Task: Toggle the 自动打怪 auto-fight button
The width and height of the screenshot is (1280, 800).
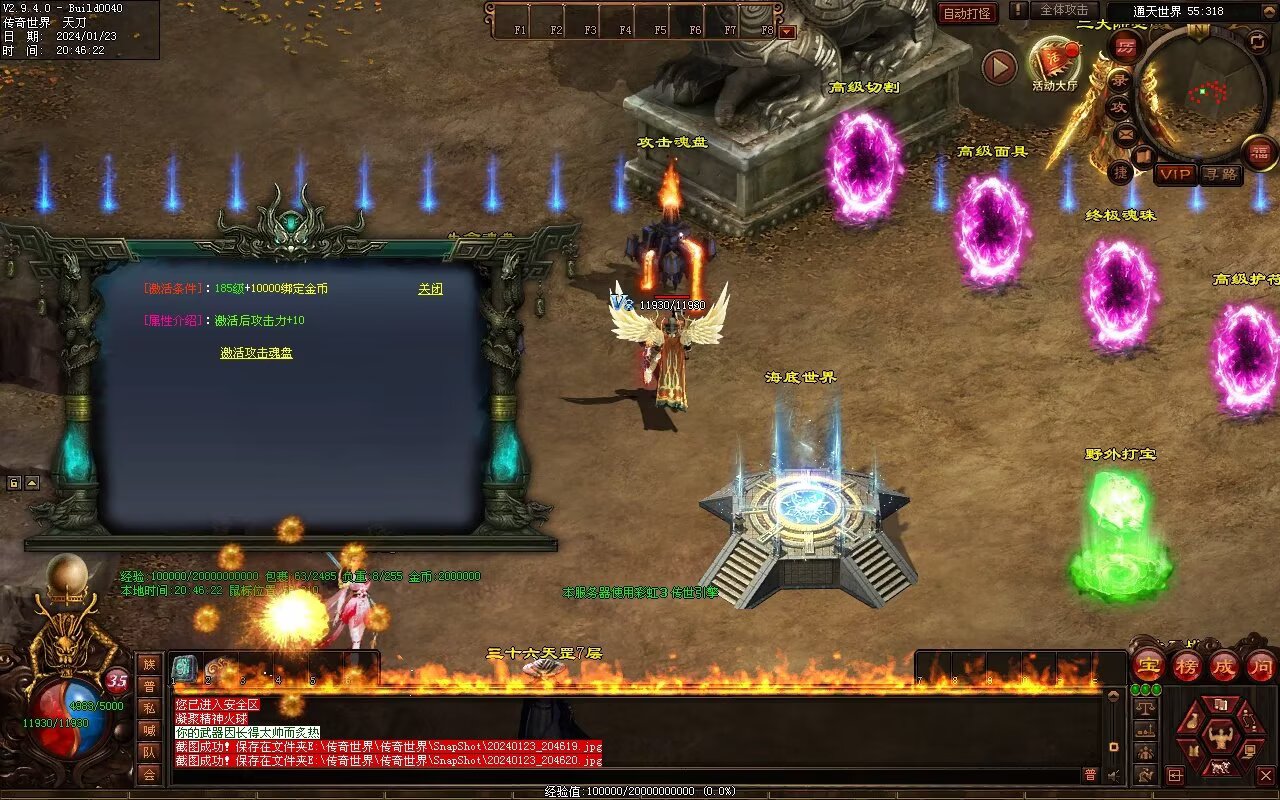Action: (x=967, y=14)
